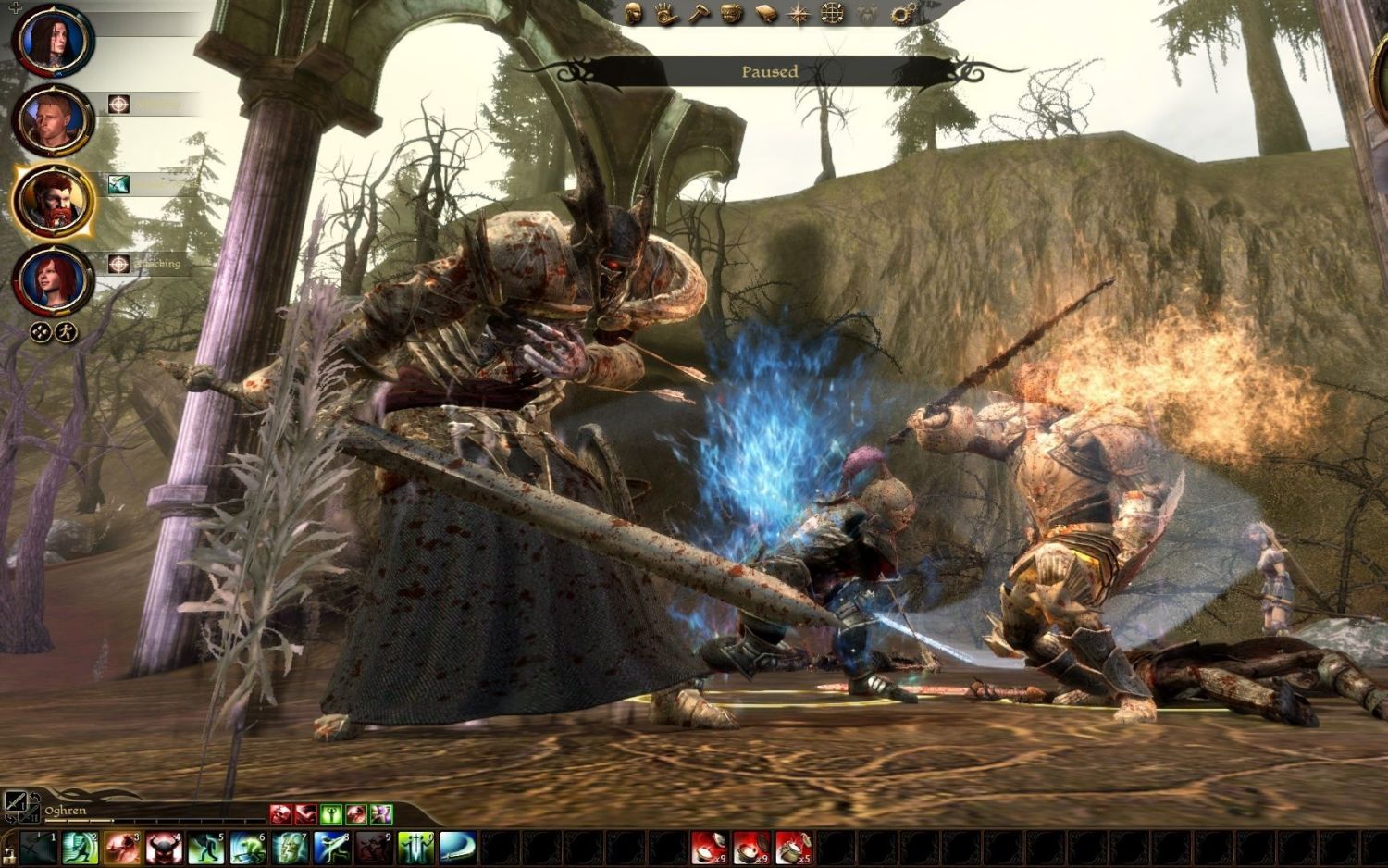Image resolution: width=1388 pixels, height=868 pixels.
Task: Open the tactics crosshair grid icon
Action: pos(833,13)
